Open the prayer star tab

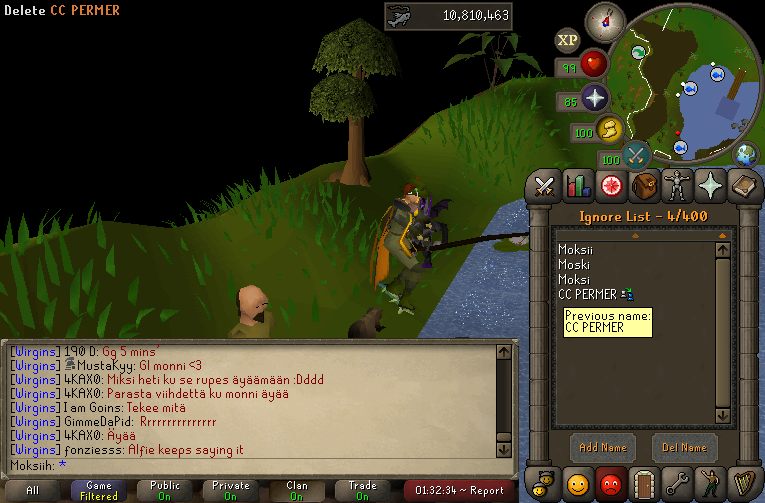[x=711, y=185]
